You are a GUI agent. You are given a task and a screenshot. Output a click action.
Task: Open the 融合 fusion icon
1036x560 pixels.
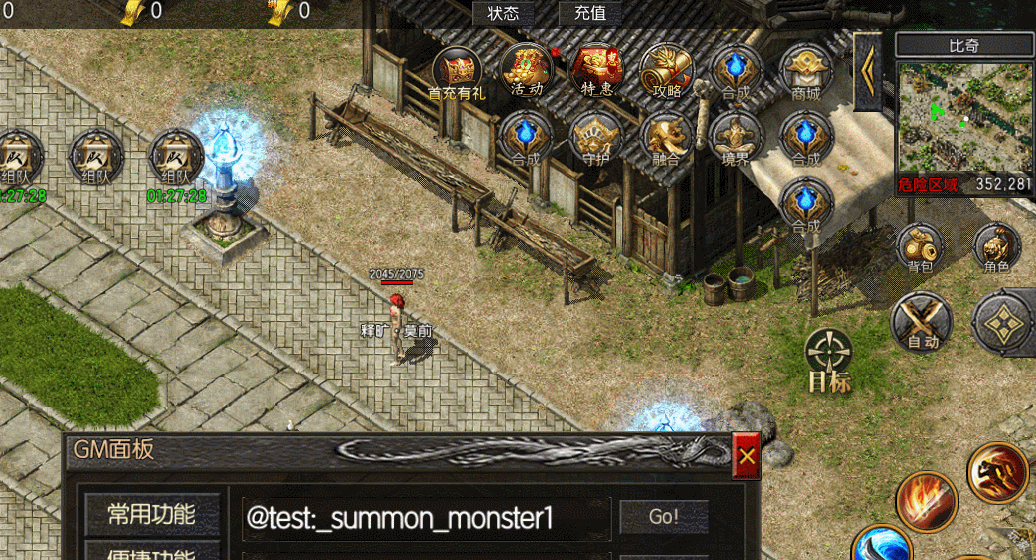click(x=666, y=137)
